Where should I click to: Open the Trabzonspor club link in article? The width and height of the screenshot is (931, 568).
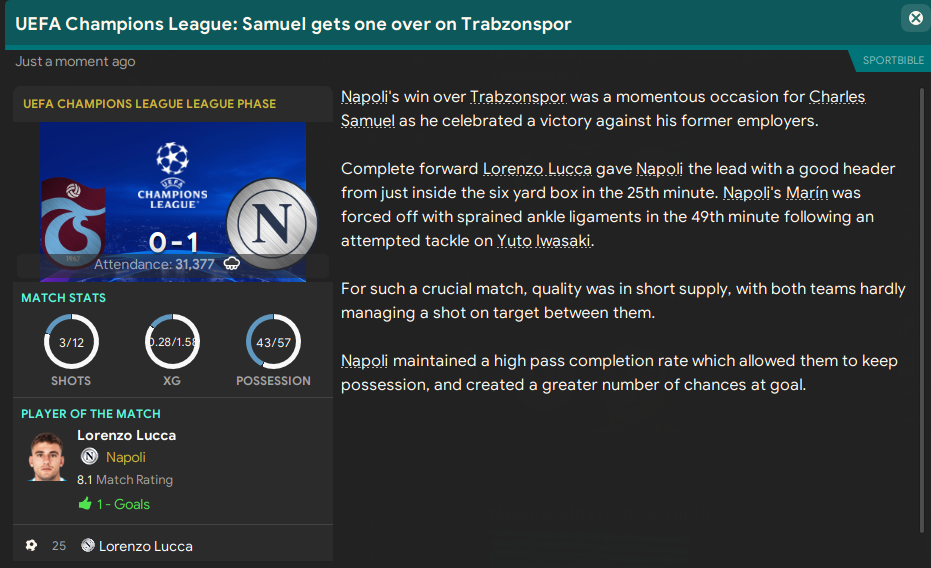tap(517, 97)
